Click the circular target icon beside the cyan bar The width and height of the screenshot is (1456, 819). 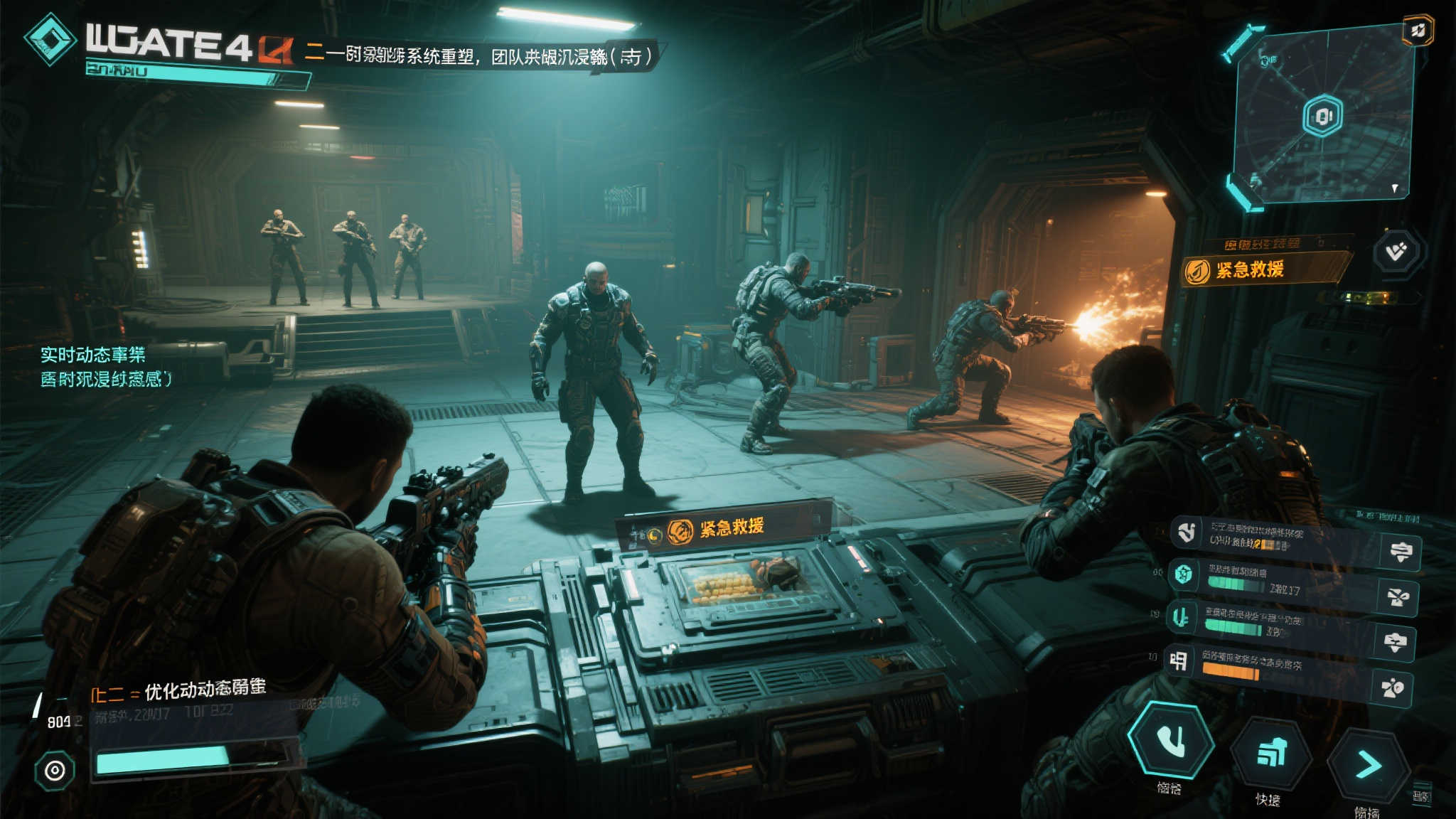tap(55, 770)
